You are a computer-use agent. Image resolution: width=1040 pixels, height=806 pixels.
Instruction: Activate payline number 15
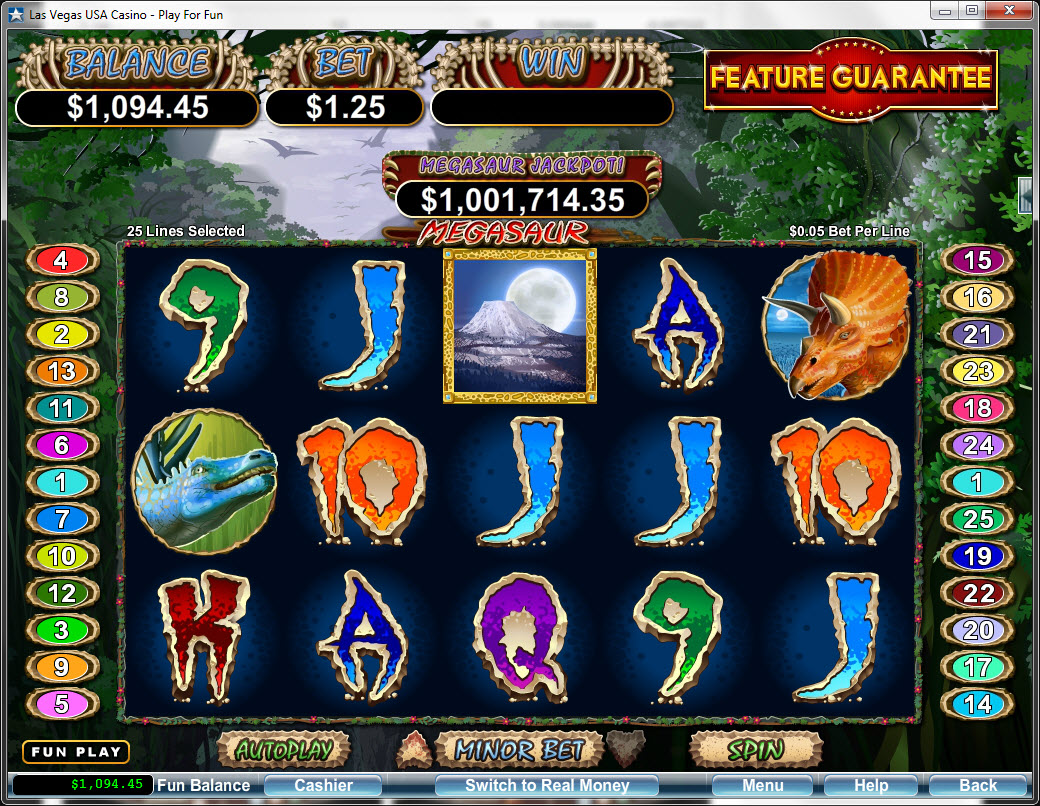click(x=977, y=261)
